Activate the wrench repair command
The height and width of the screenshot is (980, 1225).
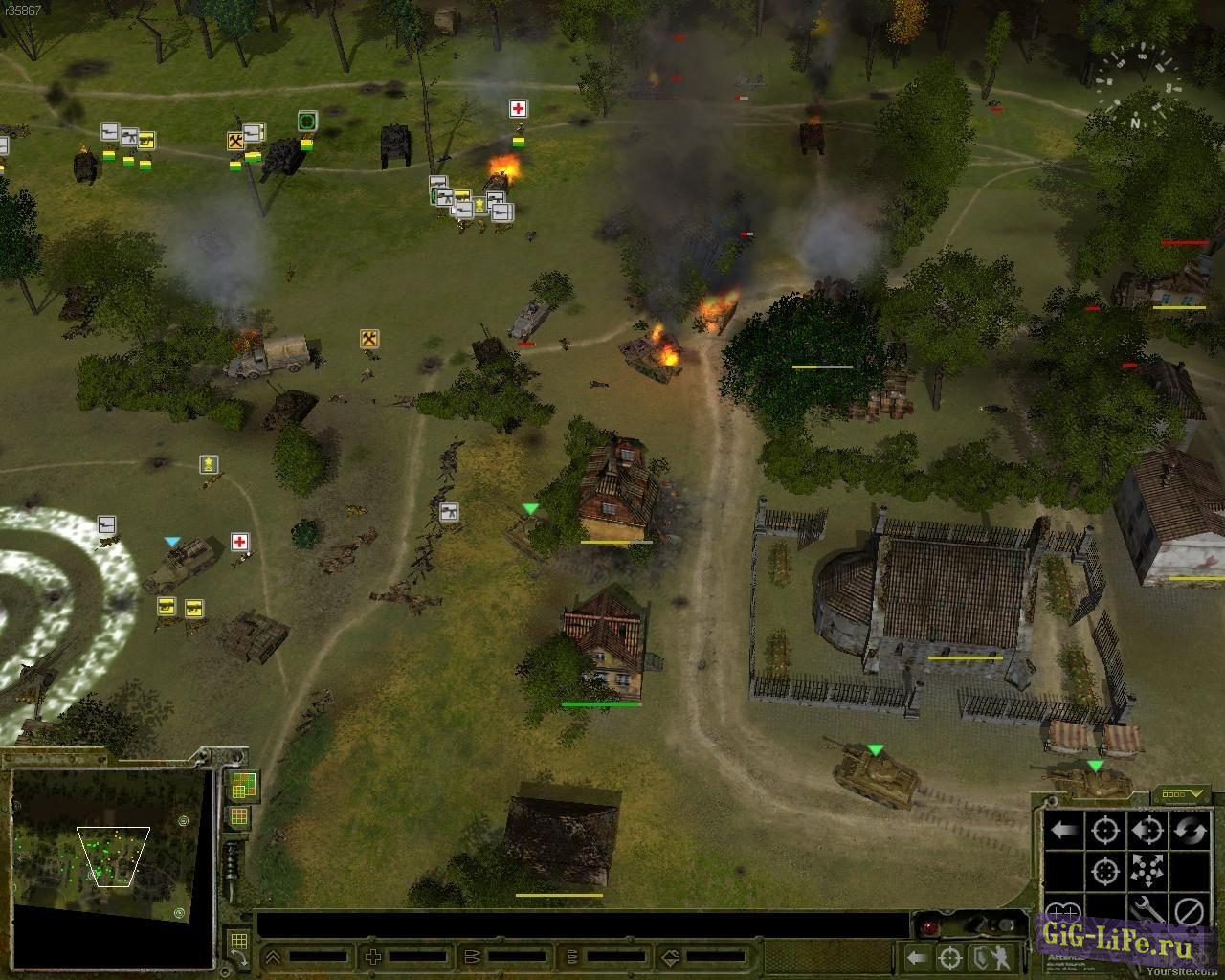(x=1147, y=911)
